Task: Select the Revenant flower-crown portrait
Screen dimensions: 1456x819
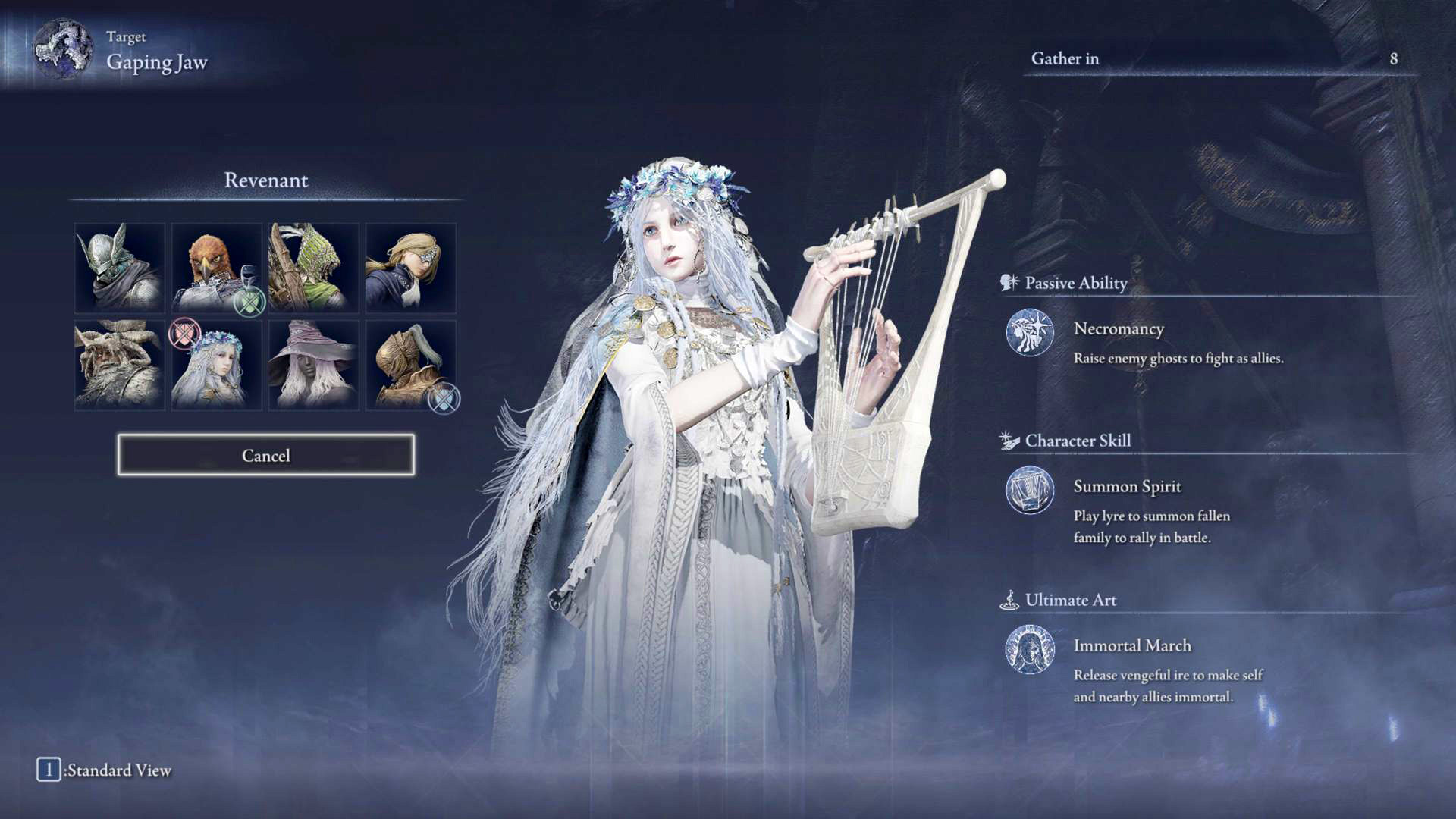Action: [x=216, y=365]
